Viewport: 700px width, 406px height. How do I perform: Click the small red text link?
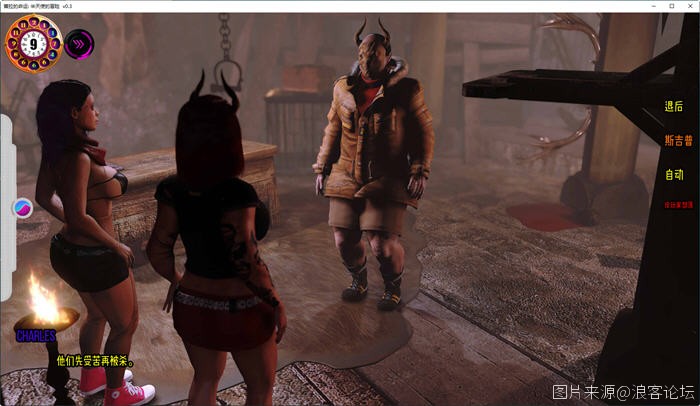pos(677,205)
